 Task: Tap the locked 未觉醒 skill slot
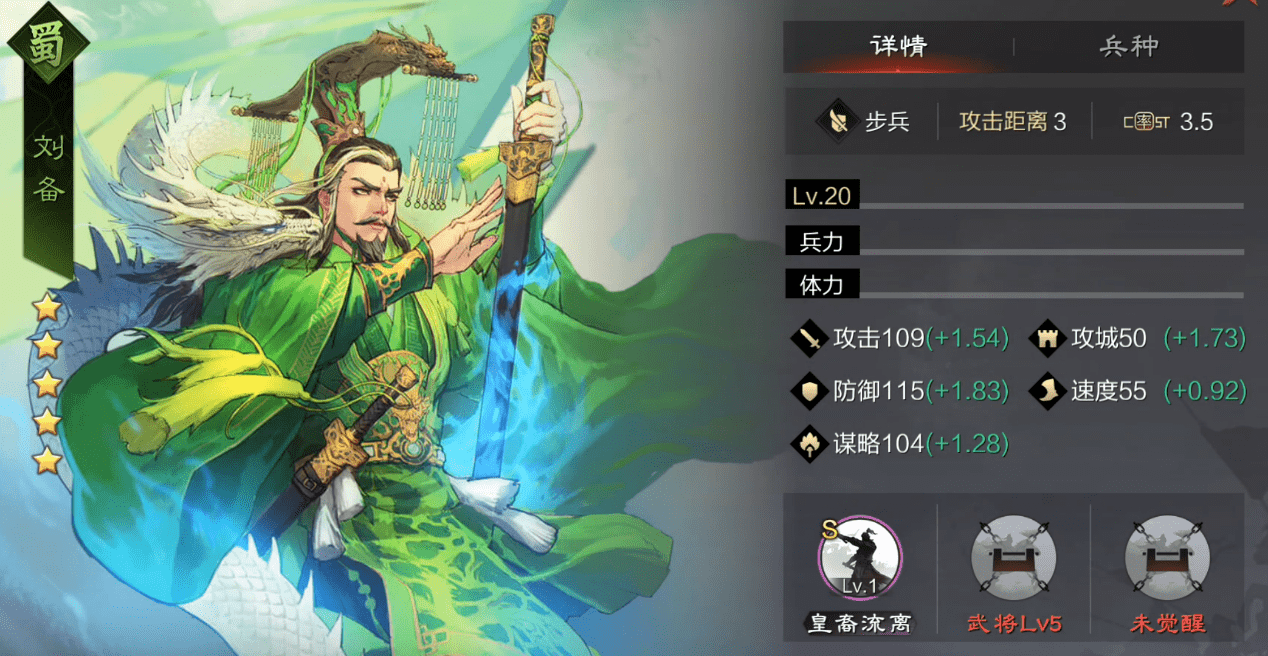1167,558
